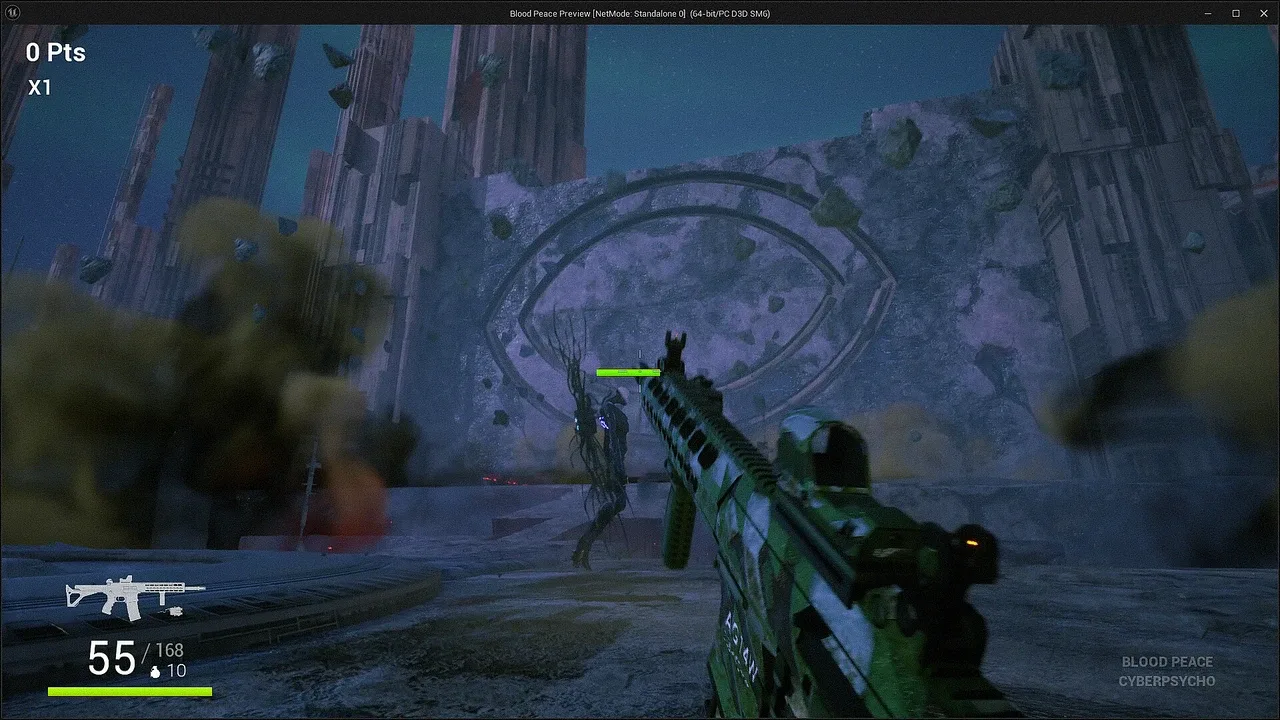This screenshot has width=1280, height=720.
Task: Close the Blood Peace Preview window
Action: [x=1262, y=13]
